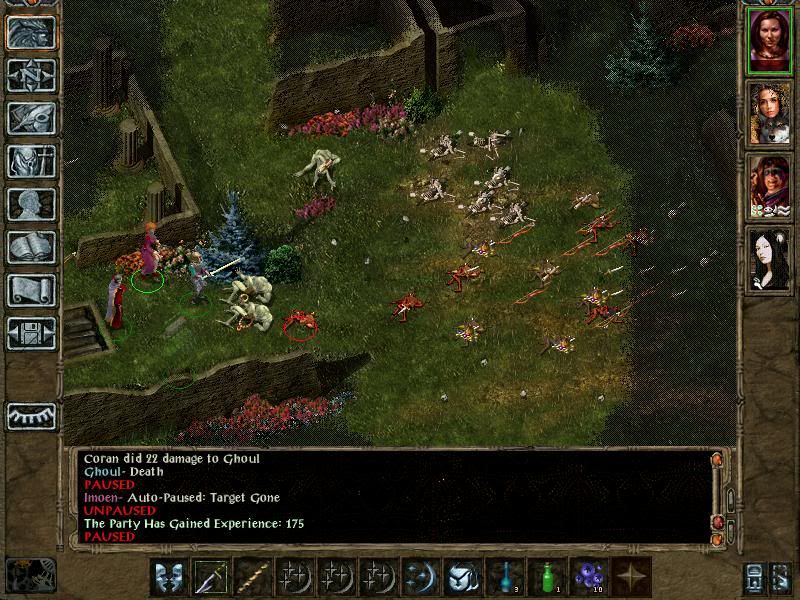The image size is (800, 600).
Task: Select the portrait of the woman with a wolf
Action: [x=769, y=113]
